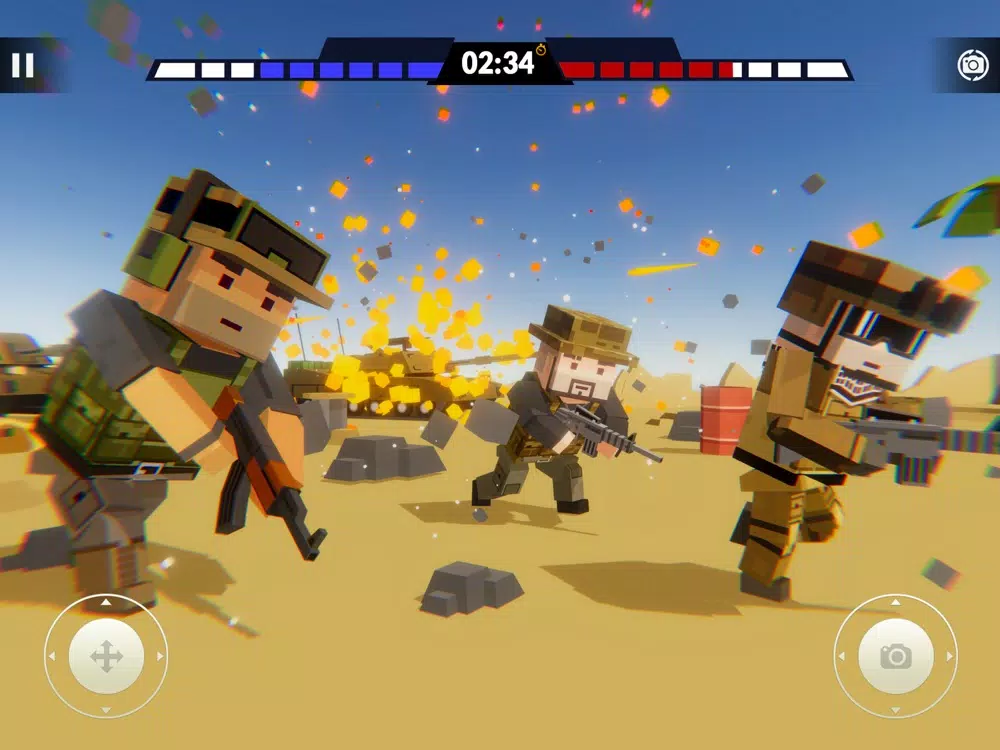The width and height of the screenshot is (1000, 750).
Task: Tap the camera switch icon
Action: coord(972,65)
